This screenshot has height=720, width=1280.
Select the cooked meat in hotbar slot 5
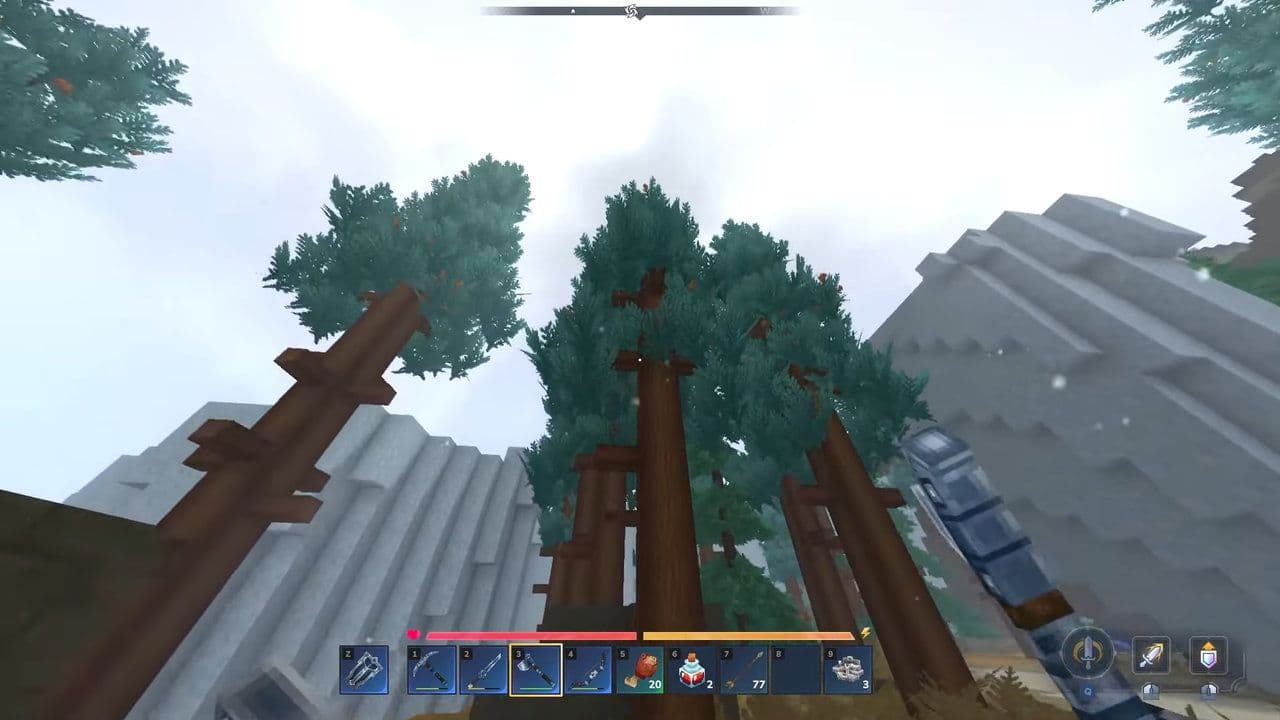[x=641, y=670]
